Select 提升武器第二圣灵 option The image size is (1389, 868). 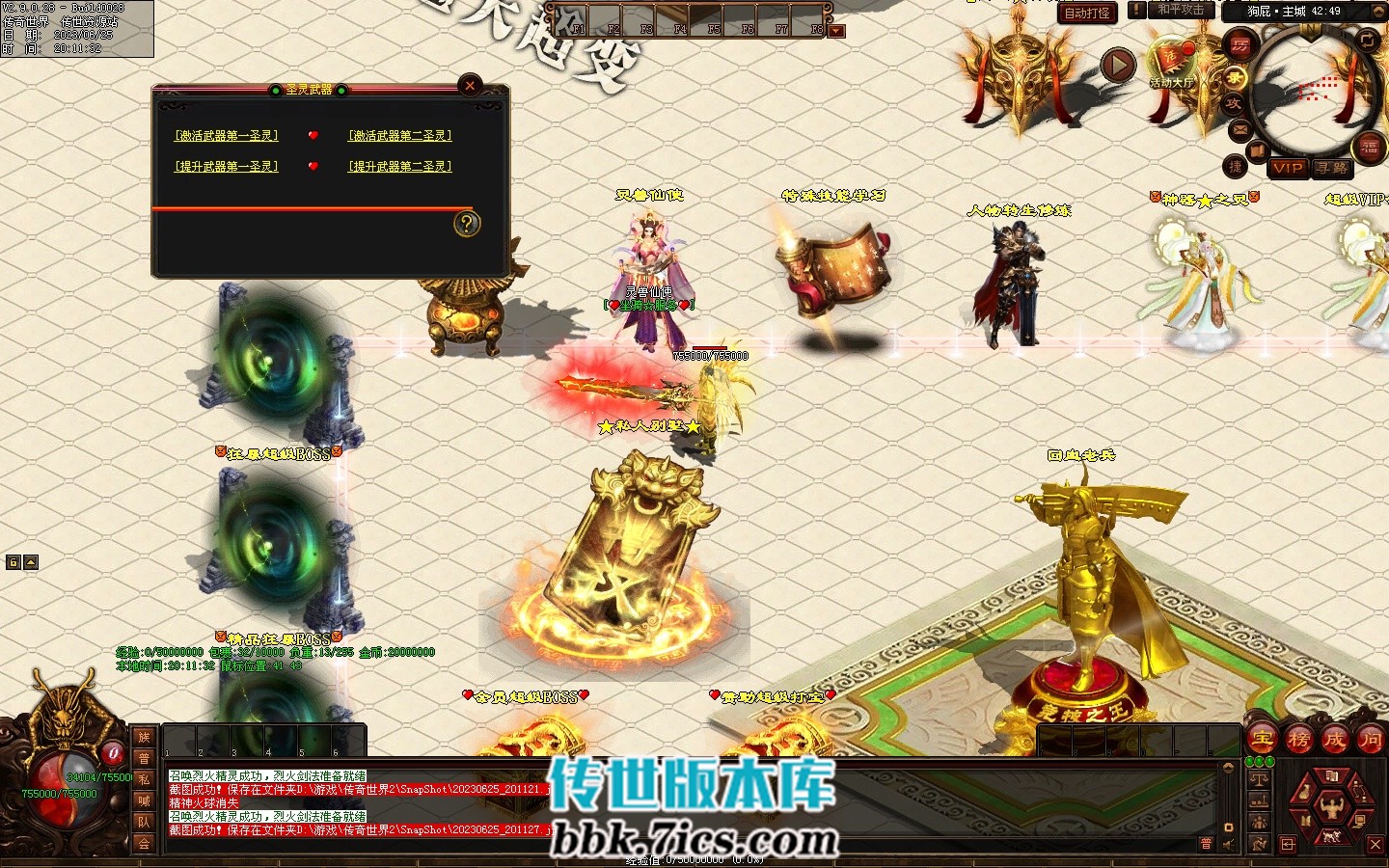(400, 167)
